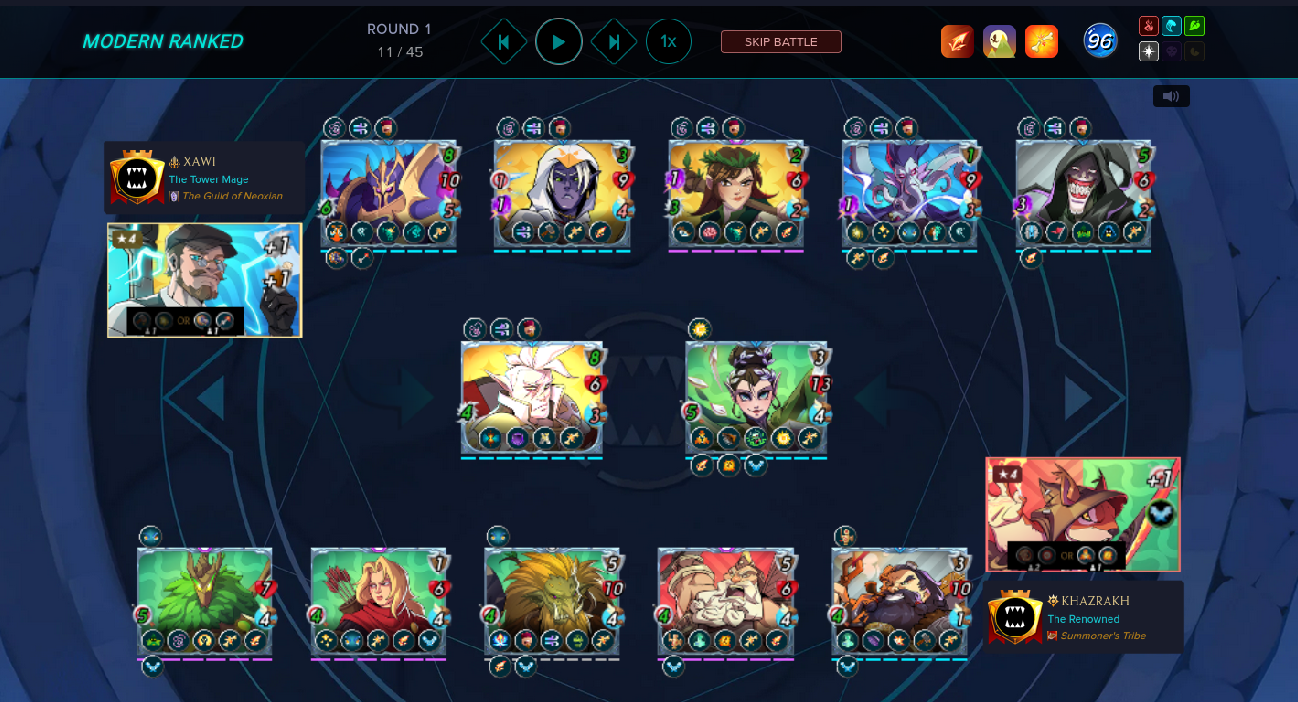This screenshot has width=1298, height=702.
Task: Step back to the previous round
Action: (504, 42)
